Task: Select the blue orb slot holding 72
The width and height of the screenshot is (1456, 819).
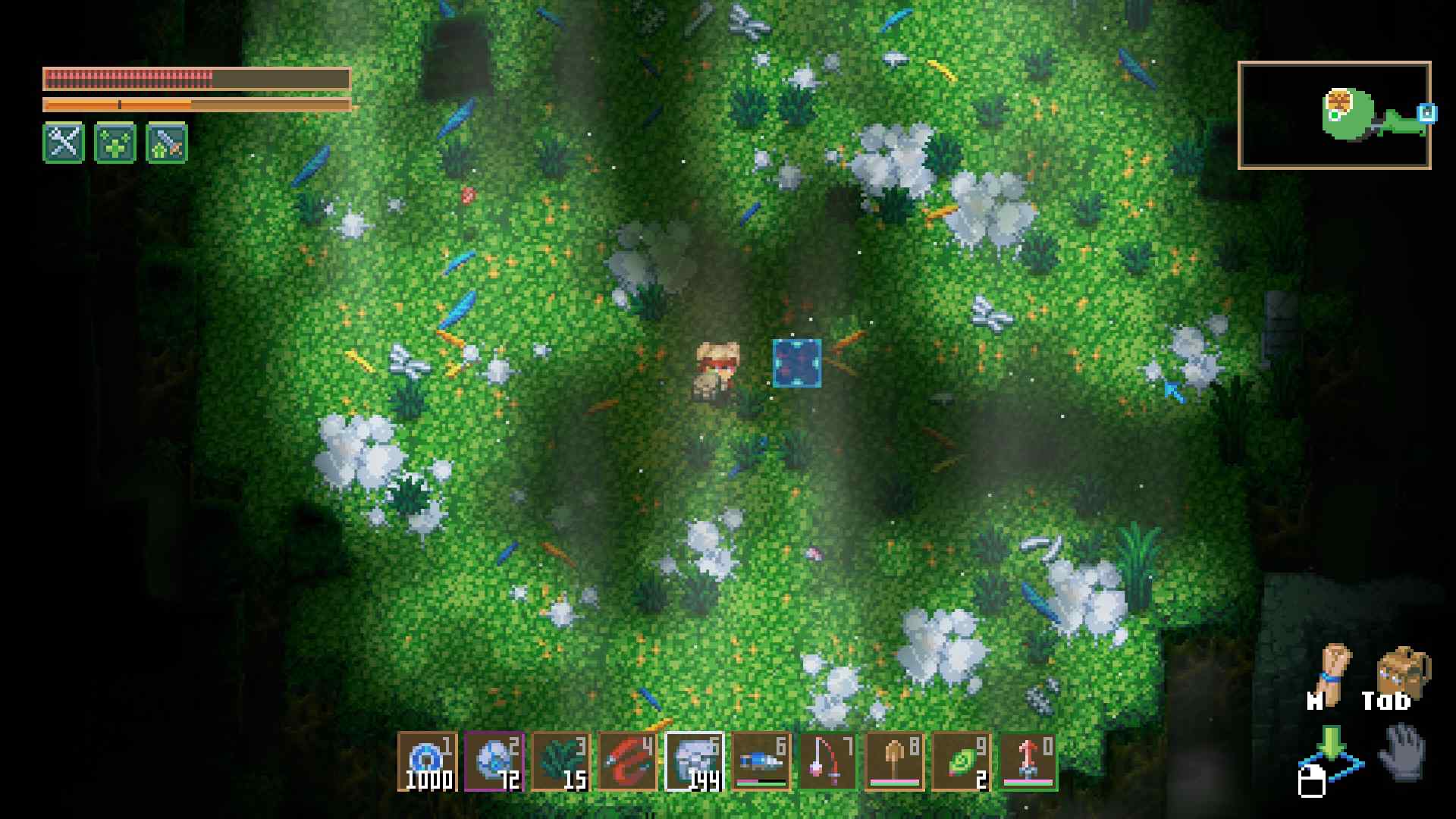Action: pos(494,761)
